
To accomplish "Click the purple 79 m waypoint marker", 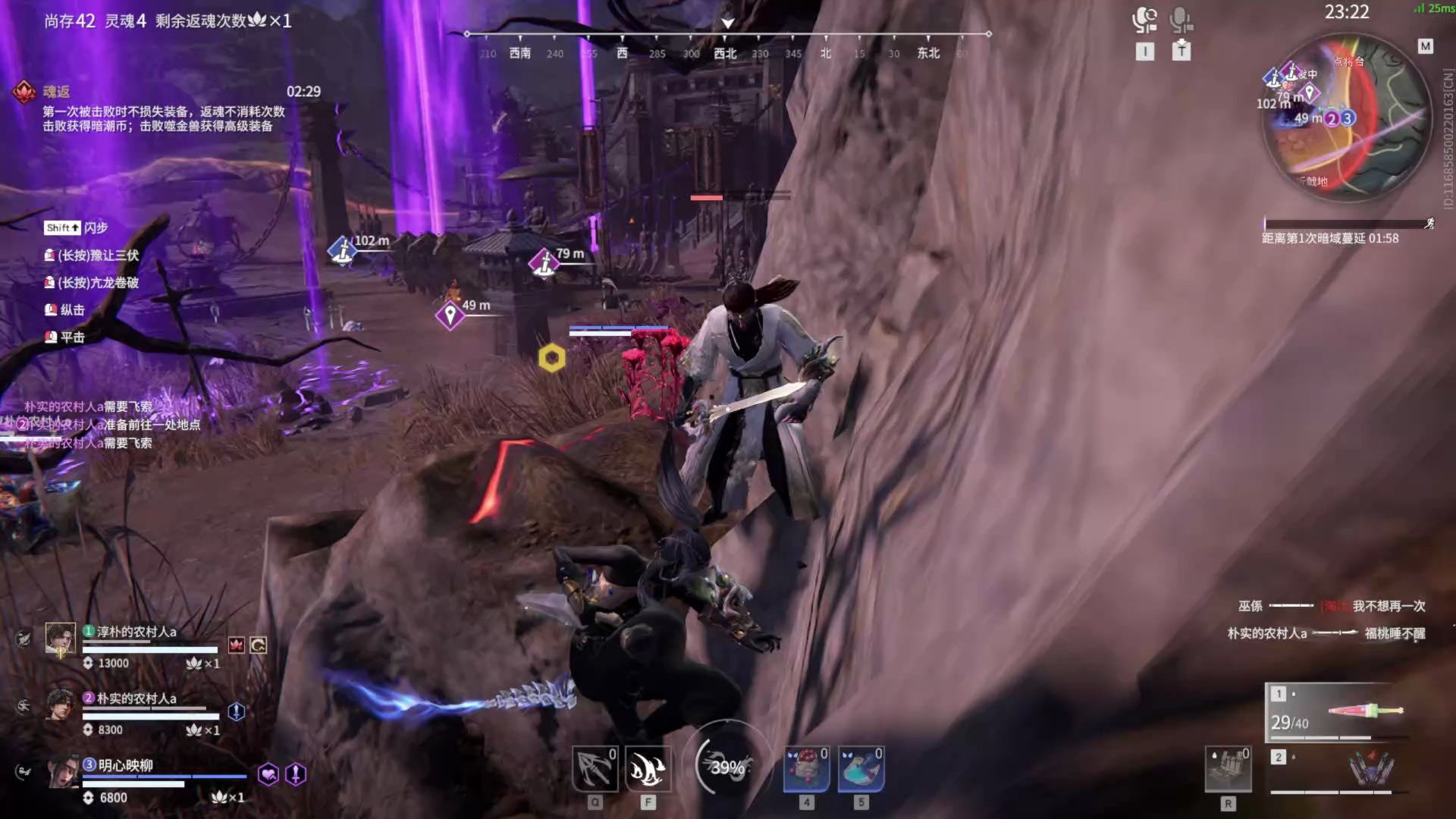I will (x=544, y=262).
